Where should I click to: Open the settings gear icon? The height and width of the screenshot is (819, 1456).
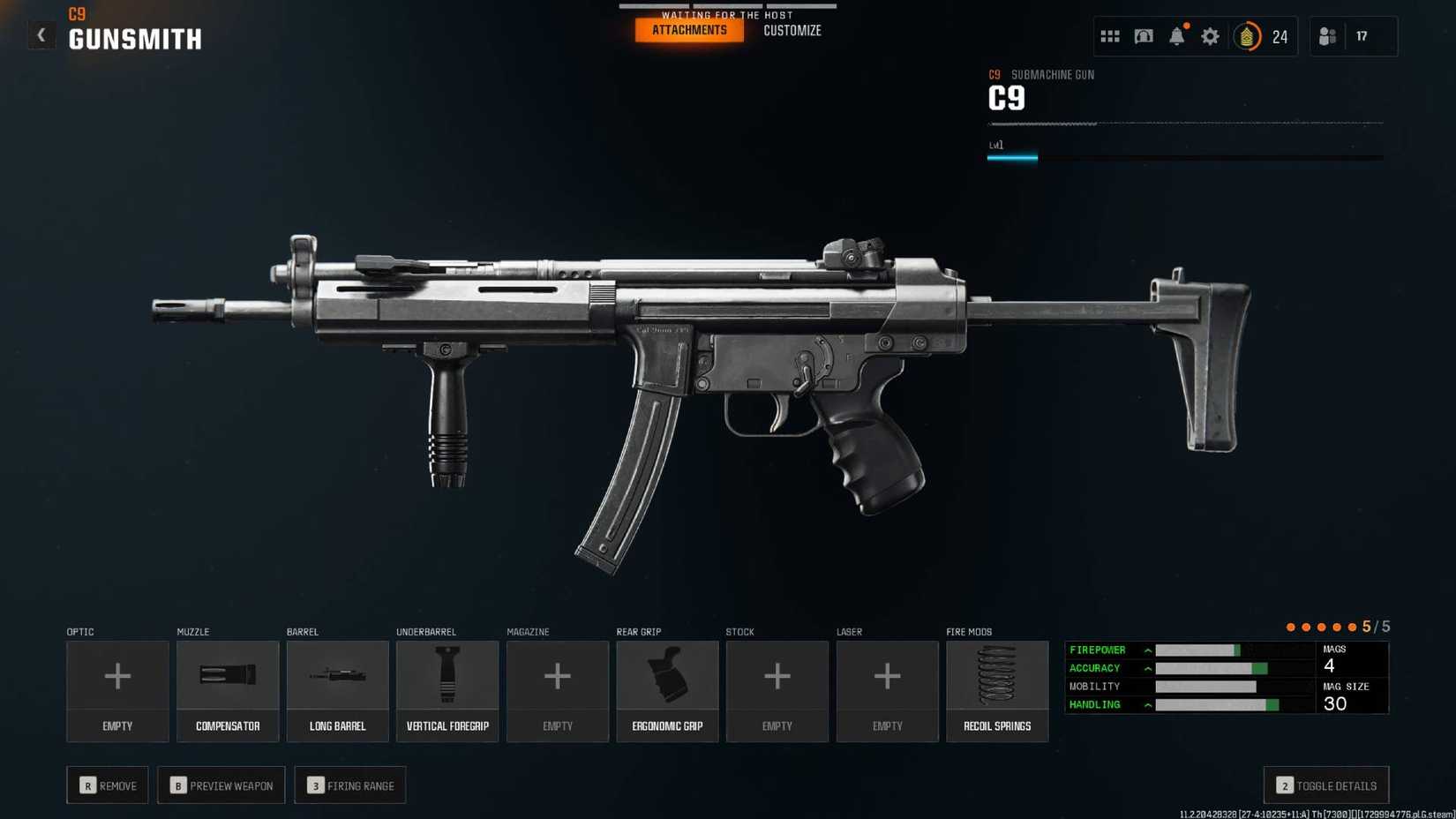click(1210, 36)
